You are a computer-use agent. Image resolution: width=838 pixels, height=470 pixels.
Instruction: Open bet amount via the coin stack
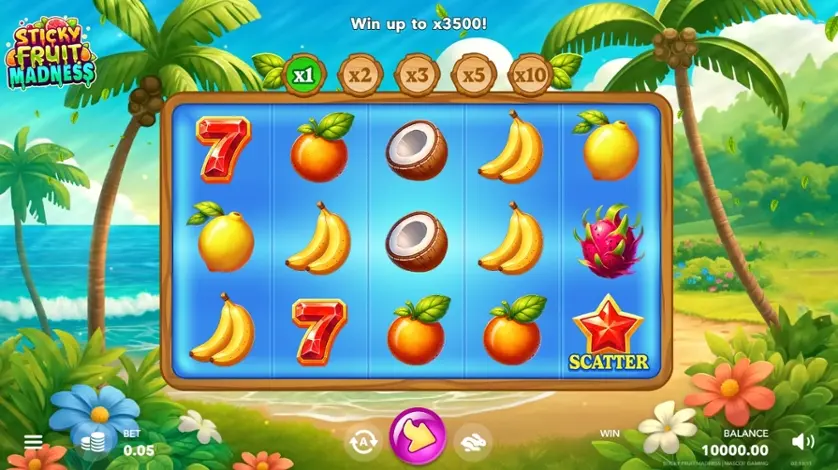click(91, 443)
